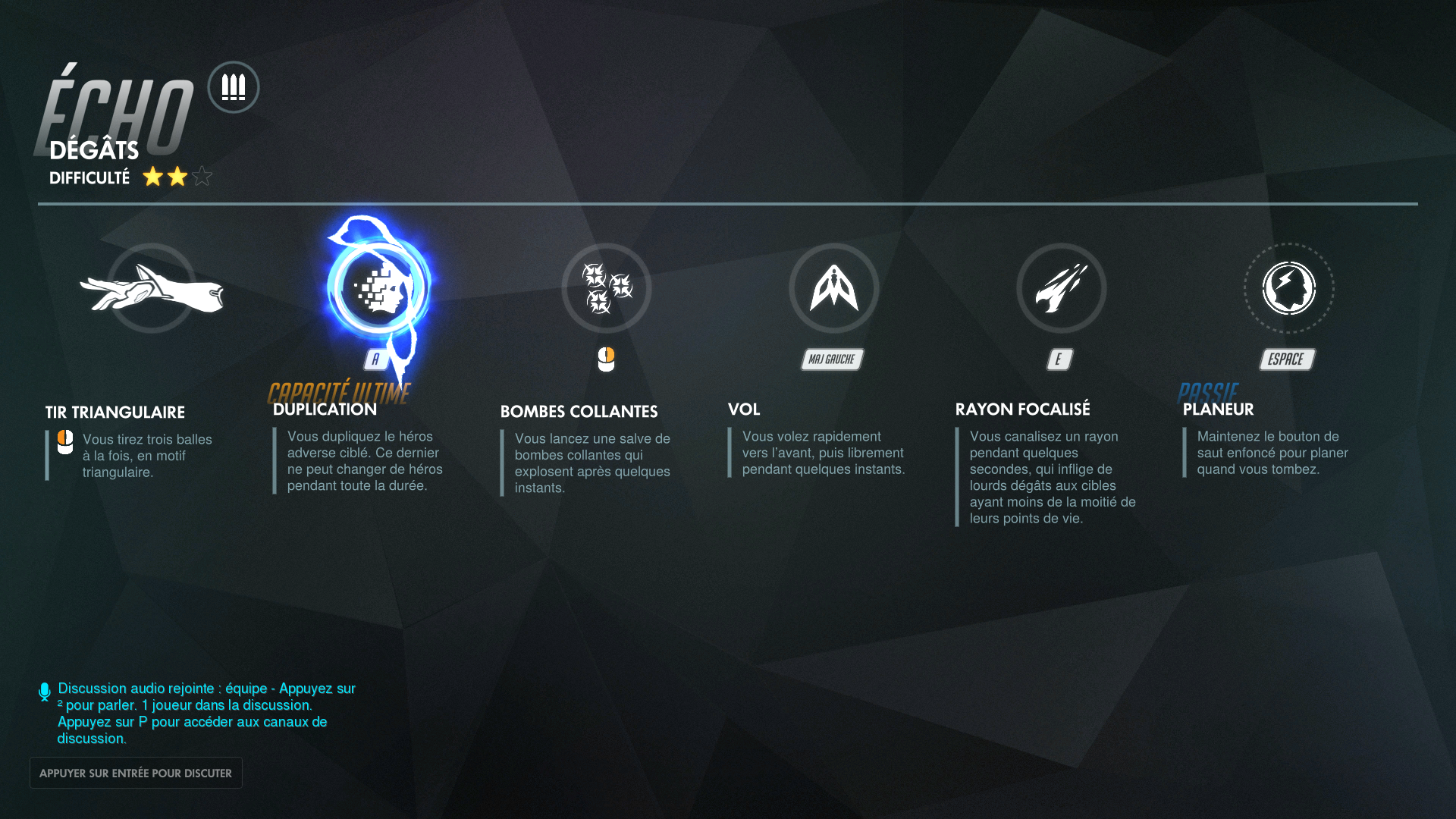Click the Maj Gauche keybind badge
The width and height of the screenshot is (1456, 819).
[x=832, y=359]
